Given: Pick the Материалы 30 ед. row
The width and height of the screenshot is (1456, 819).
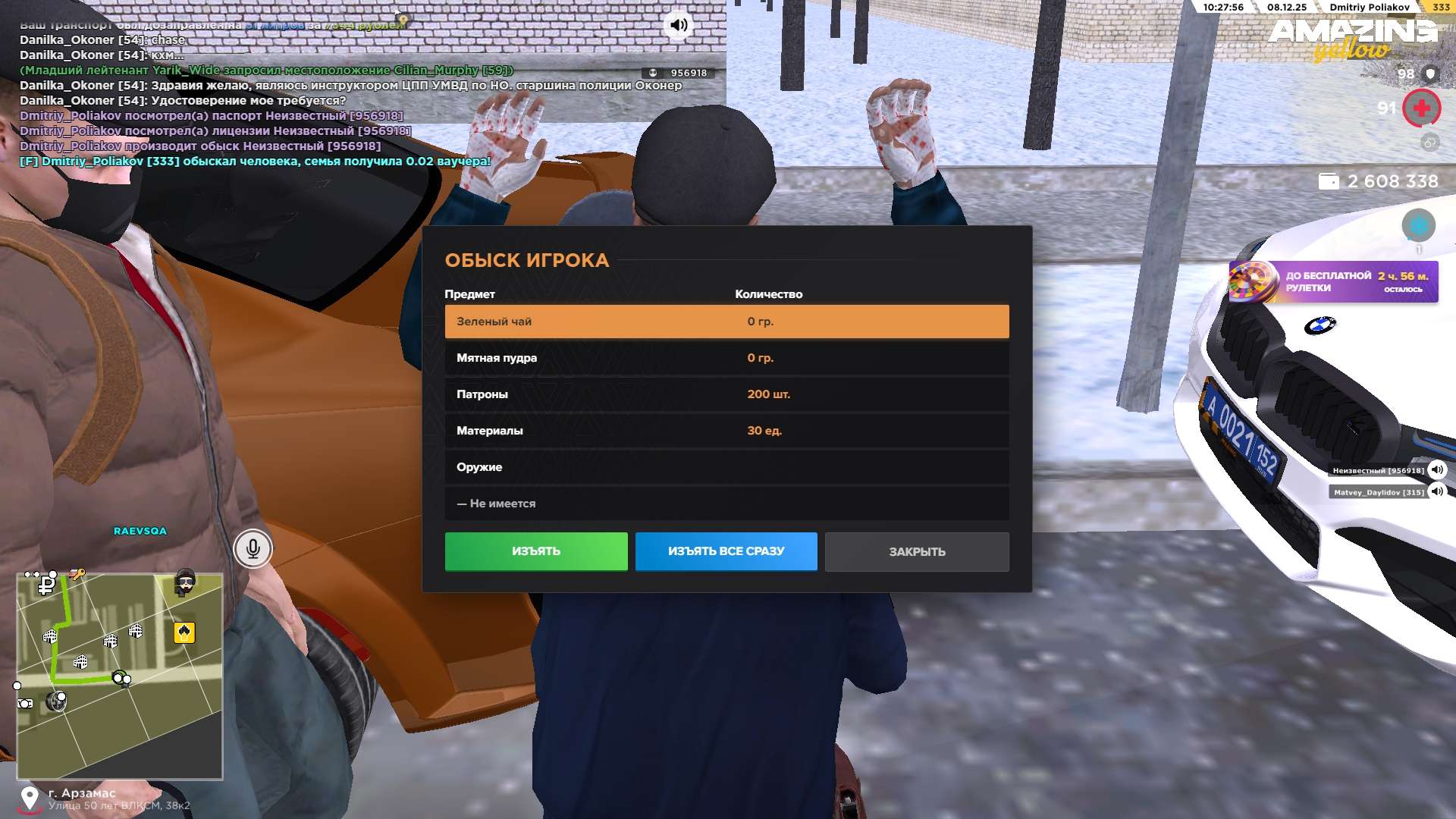Looking at the screenshot, I should coord(726,431).
